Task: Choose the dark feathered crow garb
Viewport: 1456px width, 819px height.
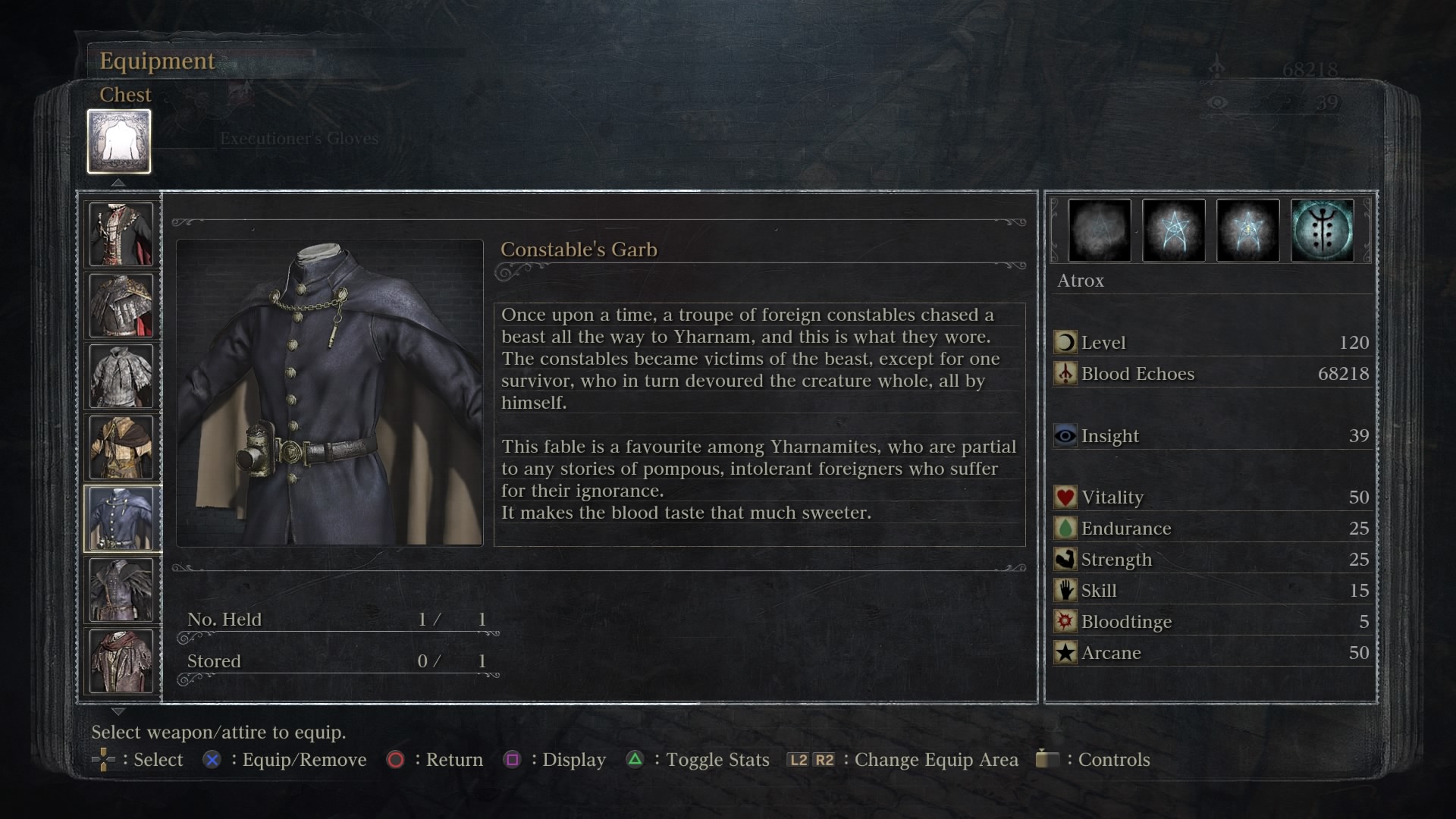Action: [x=121, y=590]
